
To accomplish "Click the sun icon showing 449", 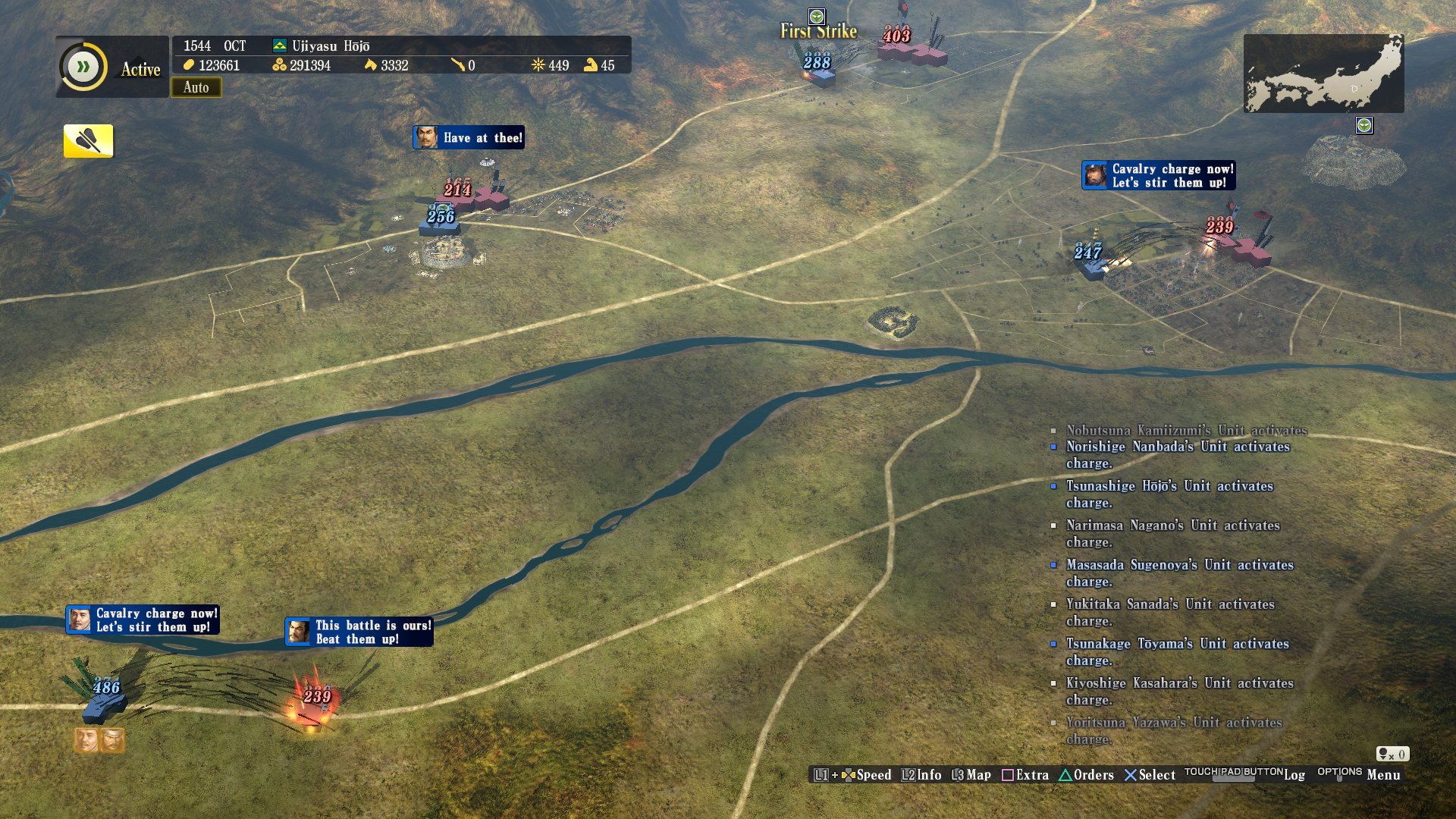I will click(x=538, y=66).
